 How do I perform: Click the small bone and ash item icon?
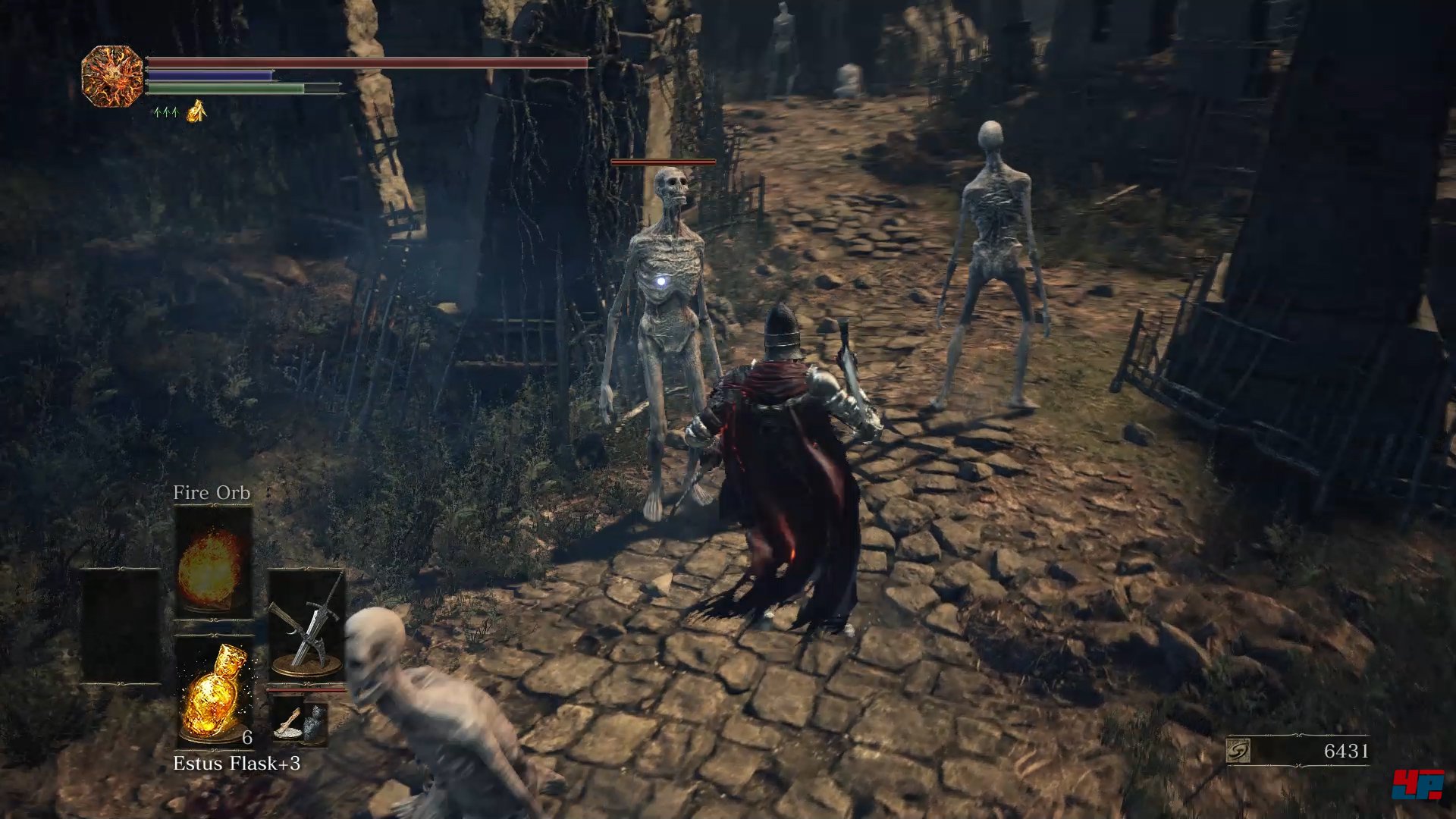point(300,721)
